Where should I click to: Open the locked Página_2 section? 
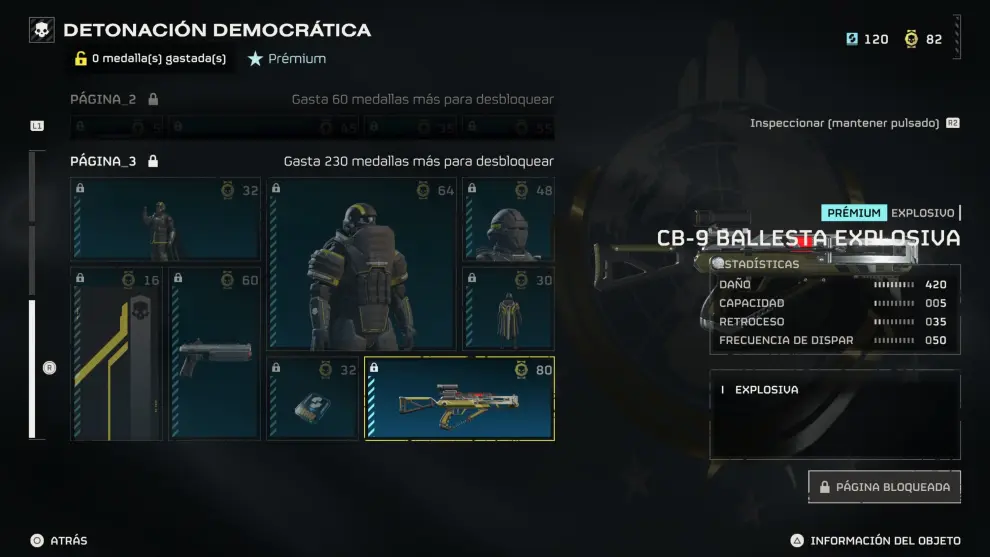[113, 99]
